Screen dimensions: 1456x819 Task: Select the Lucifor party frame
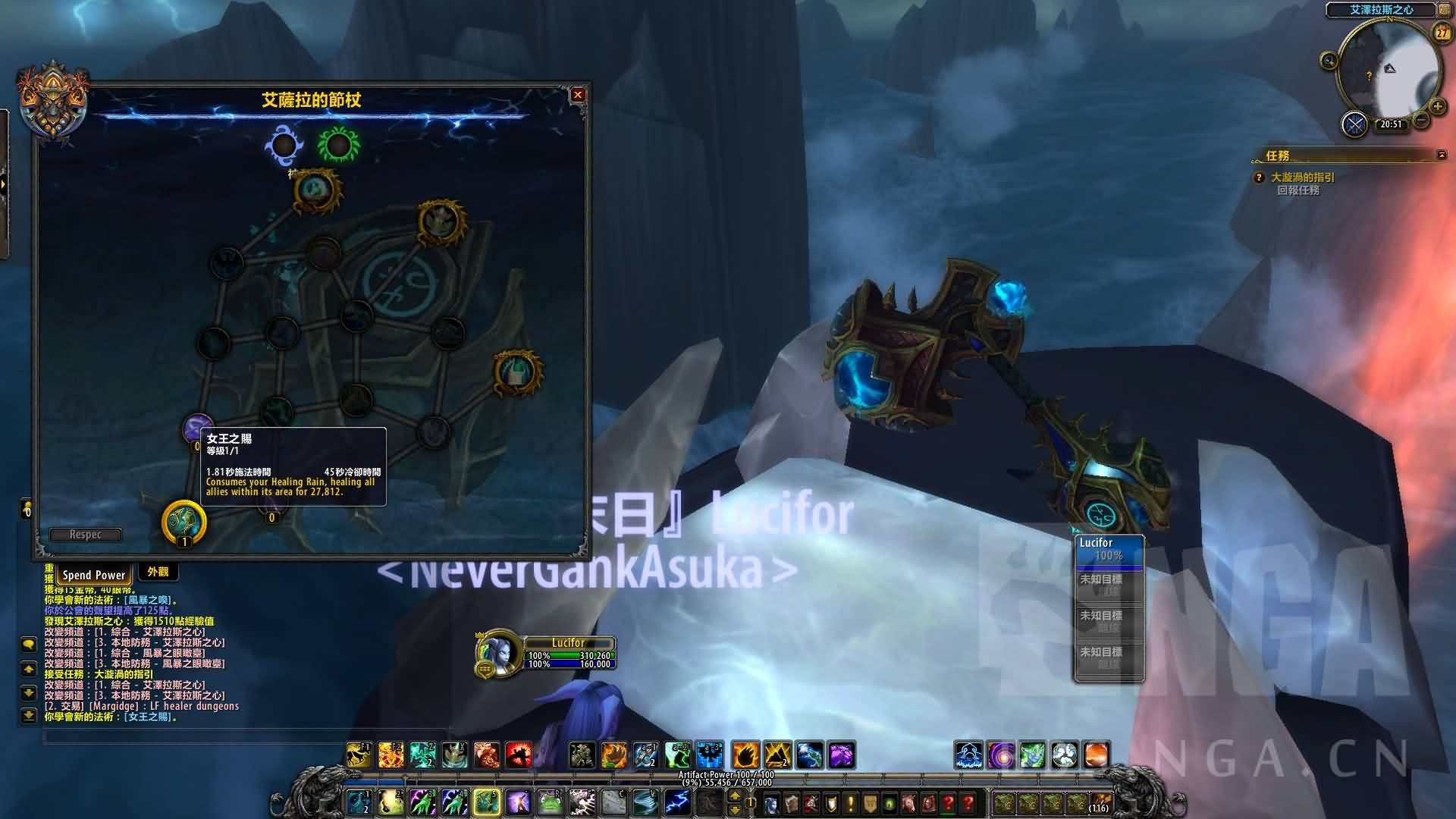coord(1109,550)
